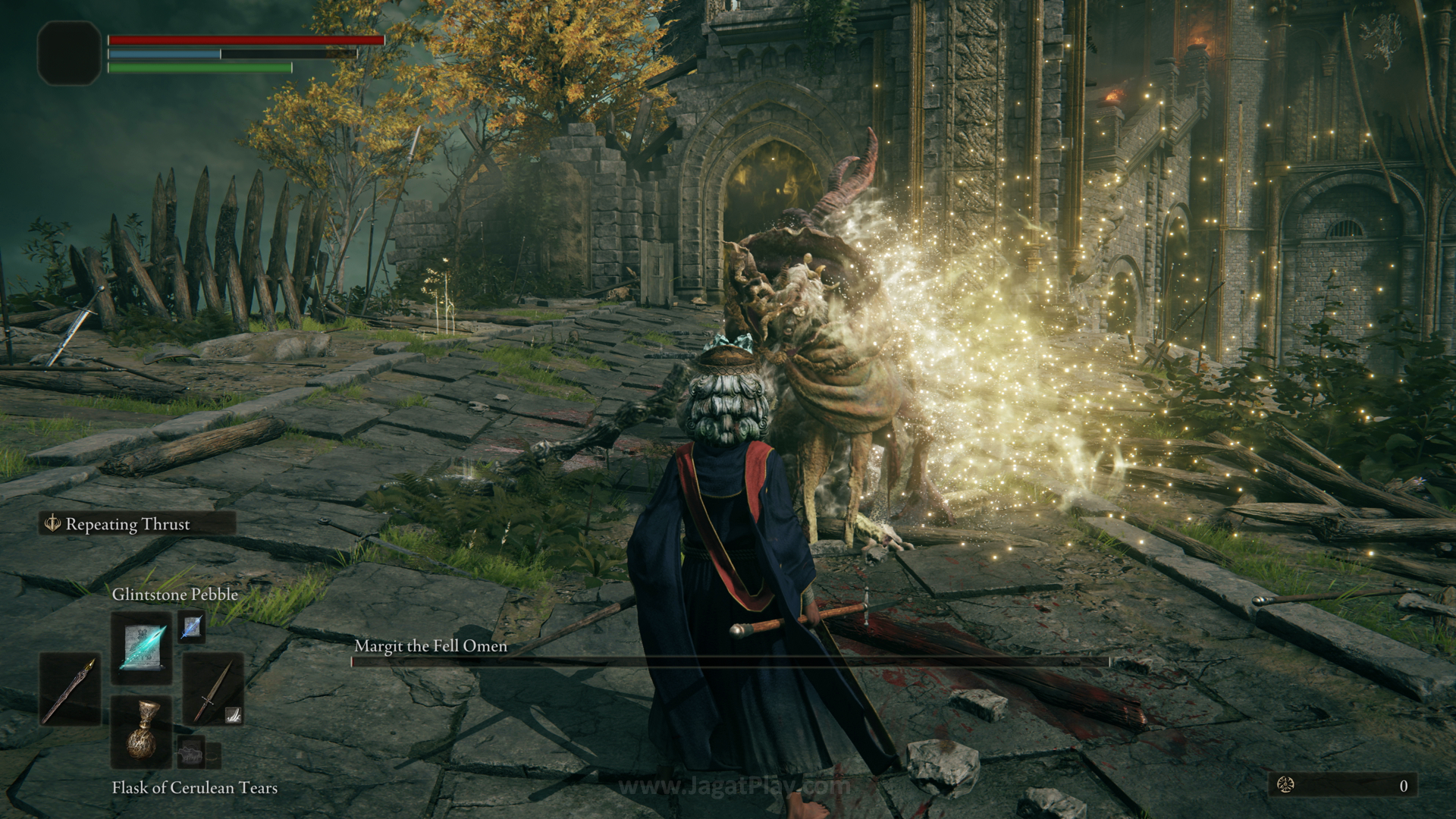This screenshot has height=819, width=1456.
Task: Select the Glintstone Pebble spell slot
Action: coord(142,649)
